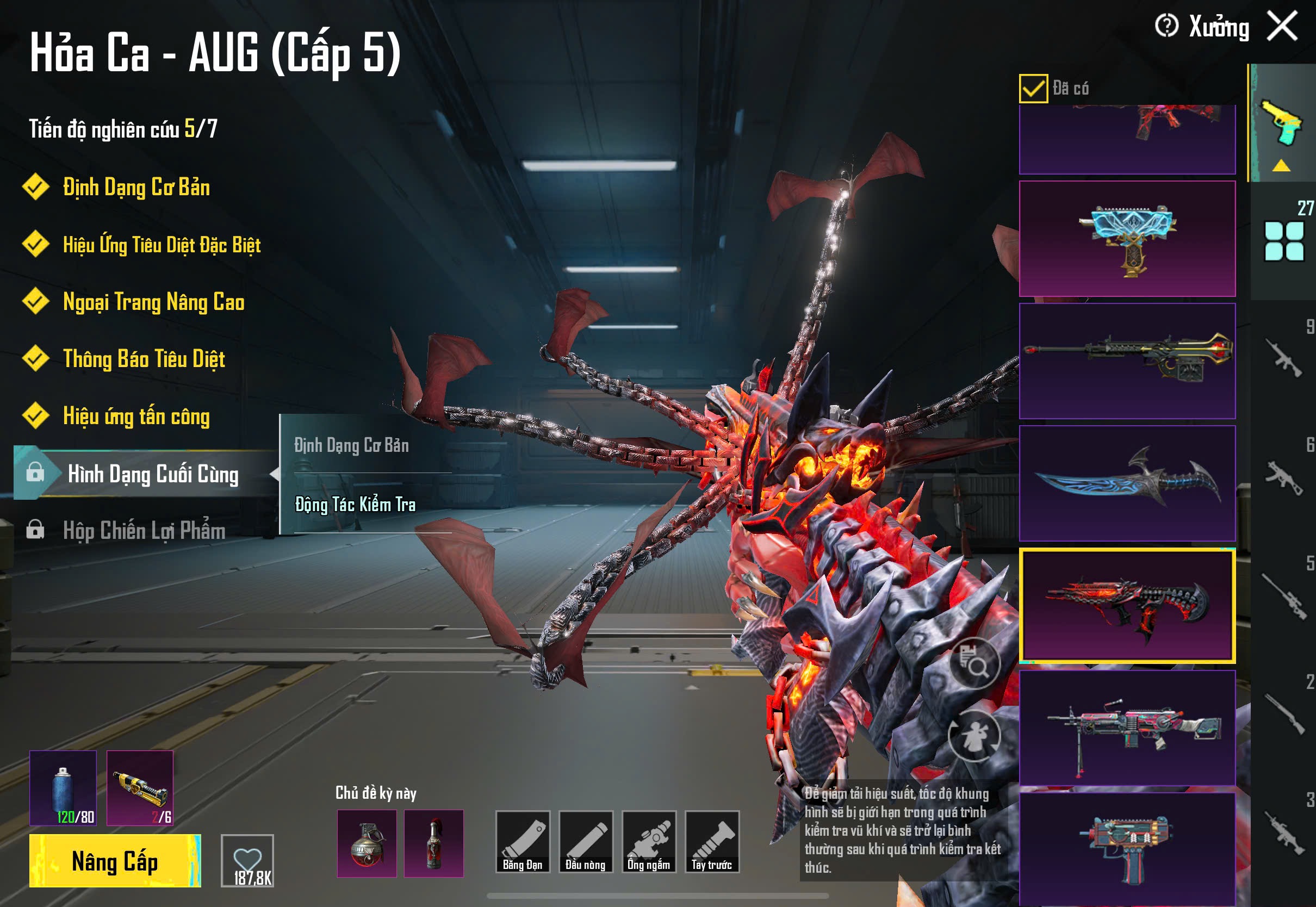Select the blue curved knife skin thumbnail
Image resolution: width=1316 pixels, height=907 pixels.
tap(1127, 483)
